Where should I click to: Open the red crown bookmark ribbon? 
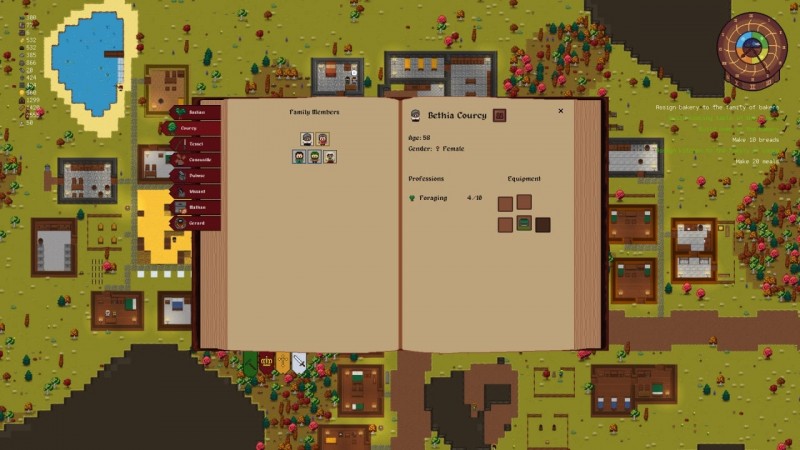click(267, 362)
